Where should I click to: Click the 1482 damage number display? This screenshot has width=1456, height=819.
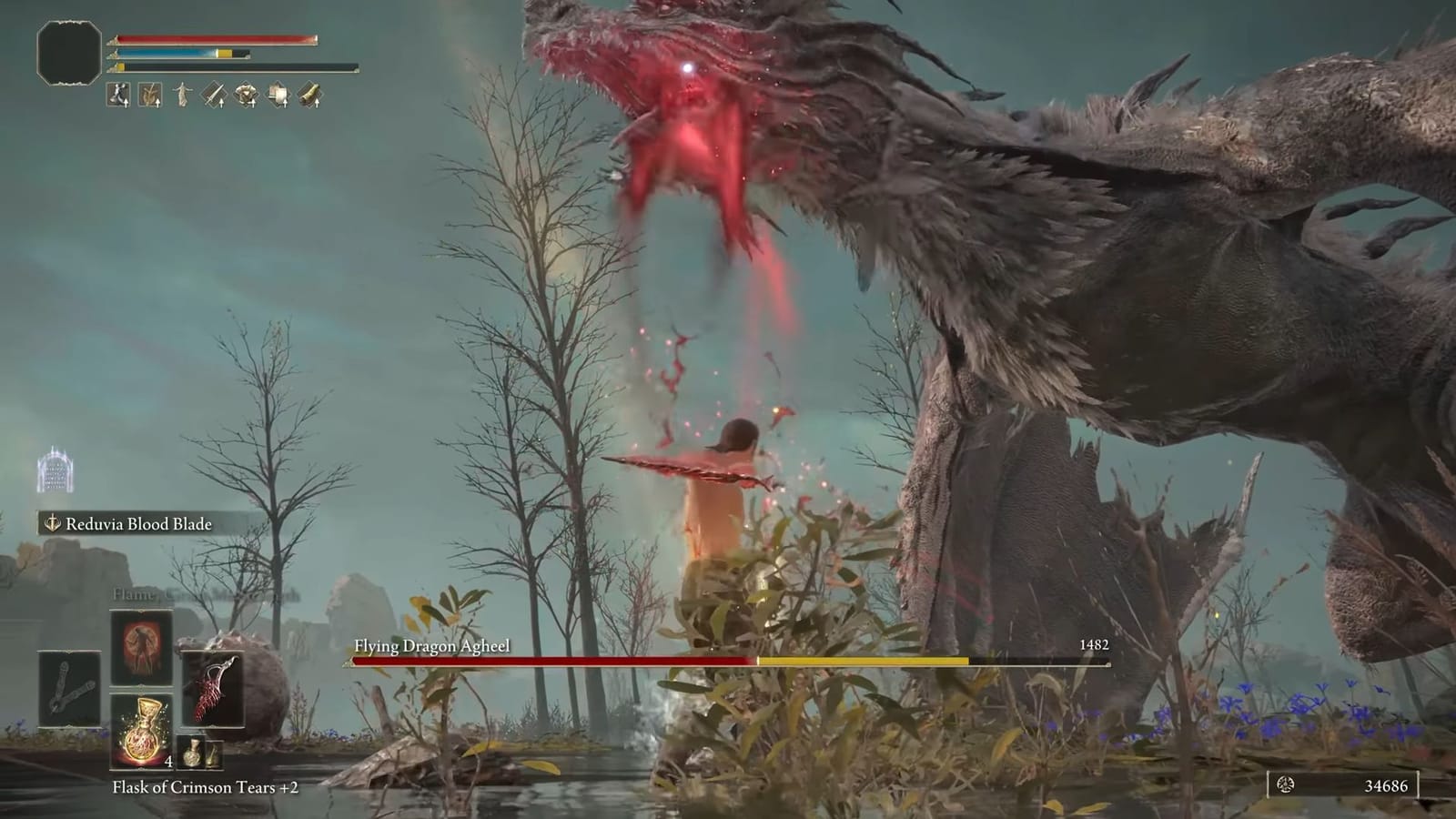coord(1097,643)
